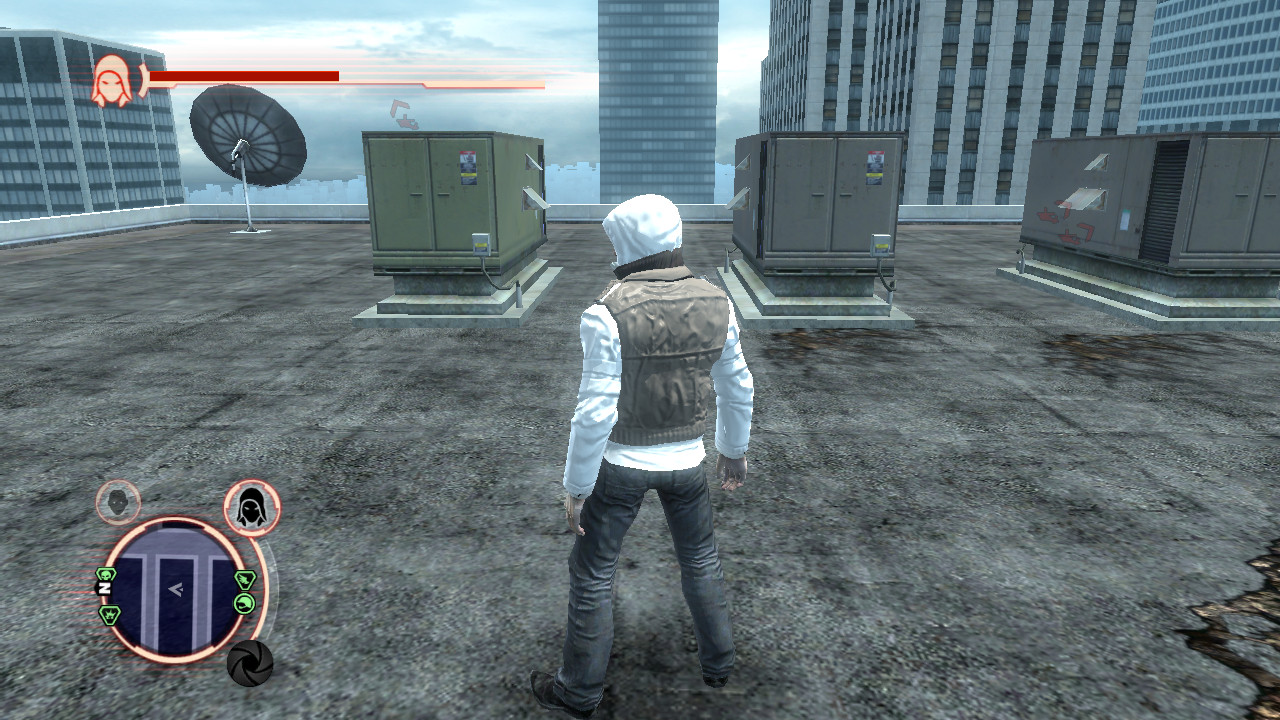The image size is (1280, 720).
Task: Select the green claw power icon on the minimap edge
Action: pos(244,602)
